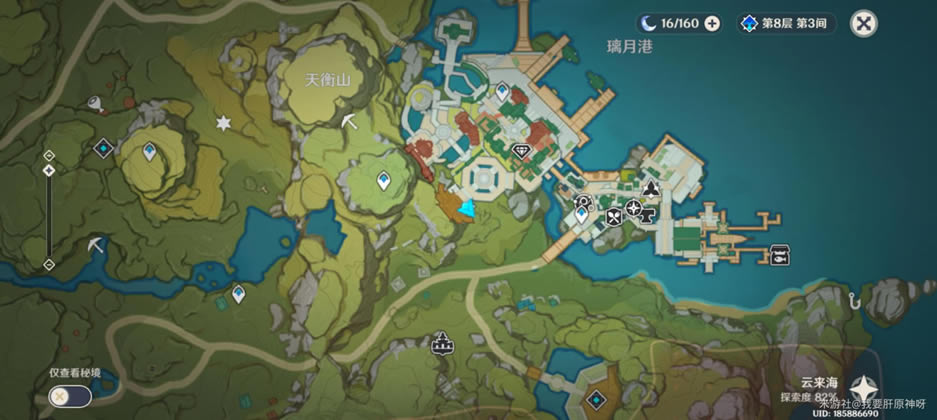Zoom in with the slider's top button

48,155
